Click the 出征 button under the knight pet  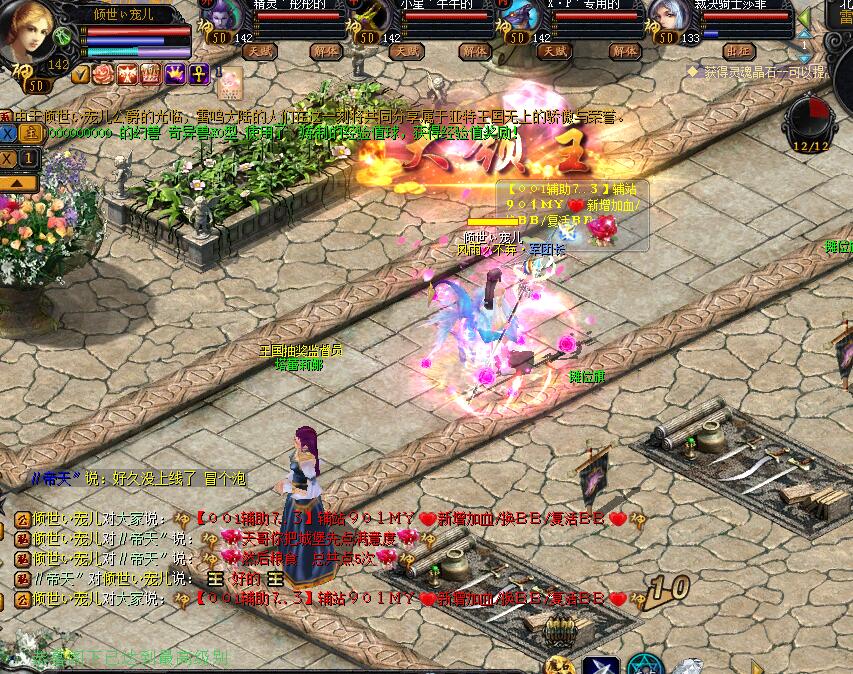(739, 51)
